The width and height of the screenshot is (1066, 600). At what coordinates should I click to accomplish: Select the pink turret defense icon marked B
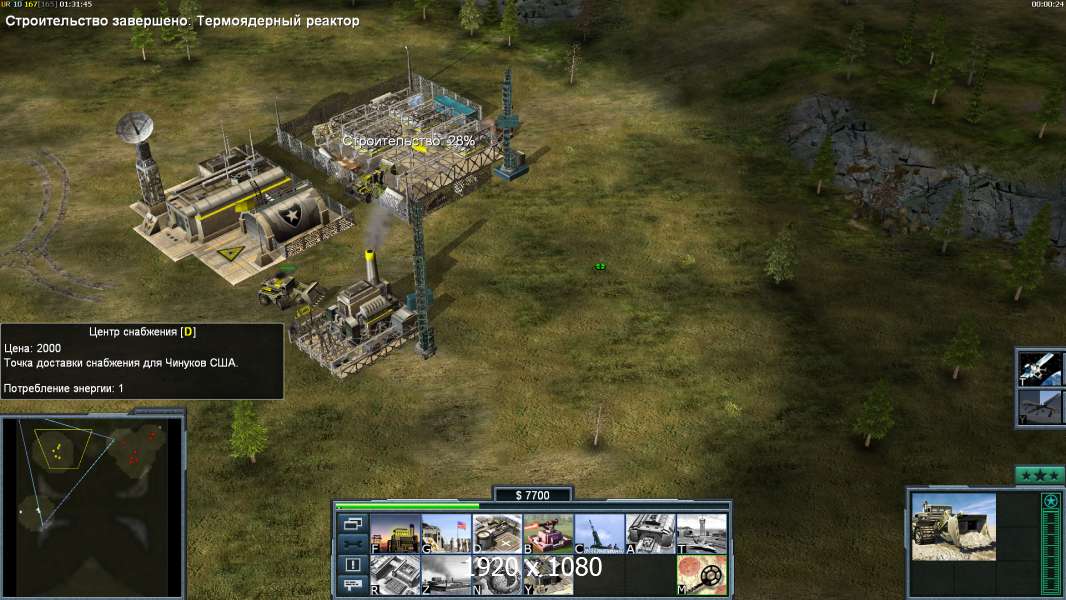tap(548, 534)
